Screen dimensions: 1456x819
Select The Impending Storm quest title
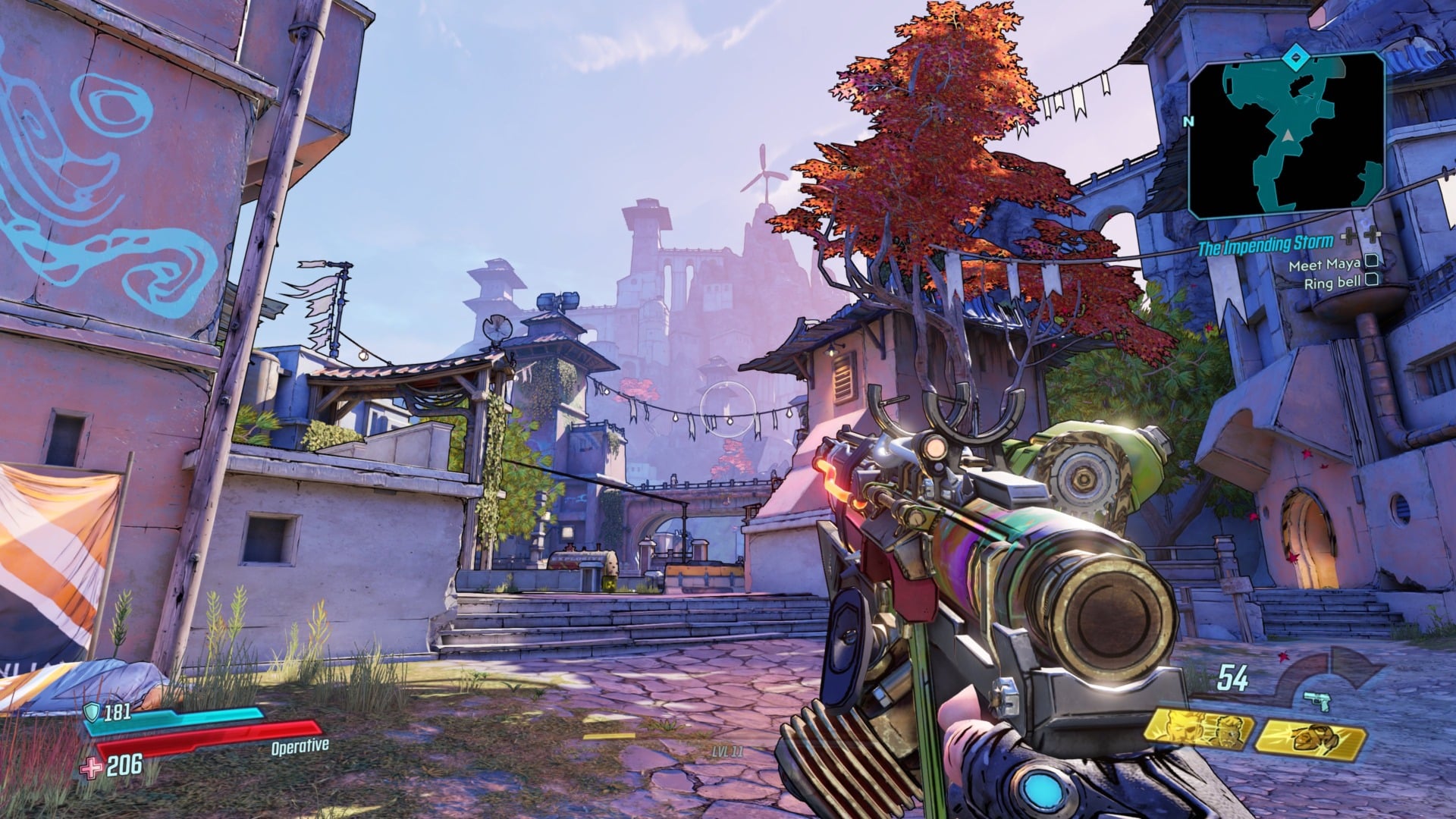click(x=1265, y=244)
